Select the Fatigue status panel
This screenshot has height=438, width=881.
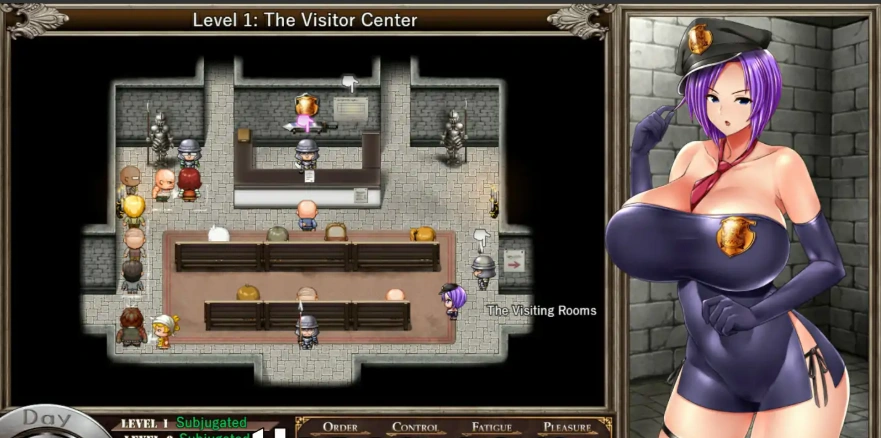(x=492, y=427)
